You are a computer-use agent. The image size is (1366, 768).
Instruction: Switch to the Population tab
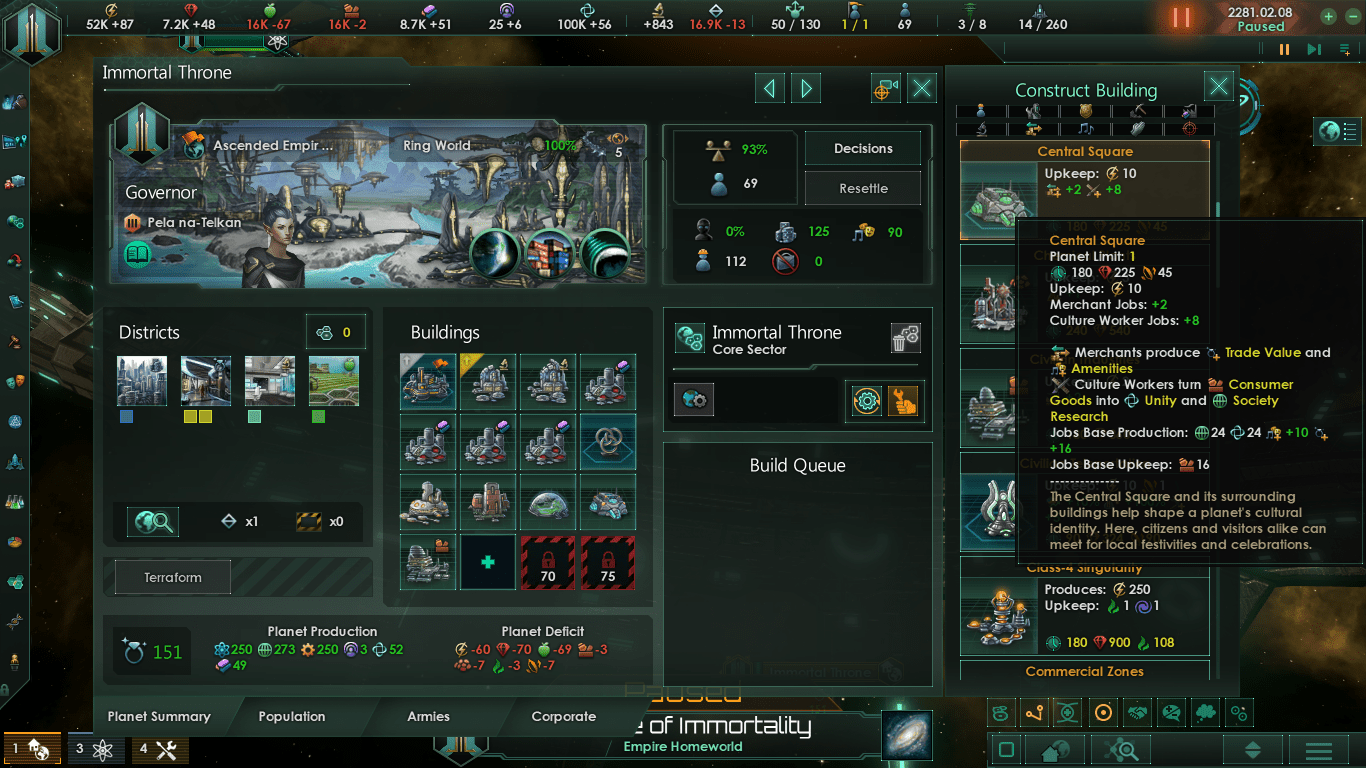click(x=291, y=716)
